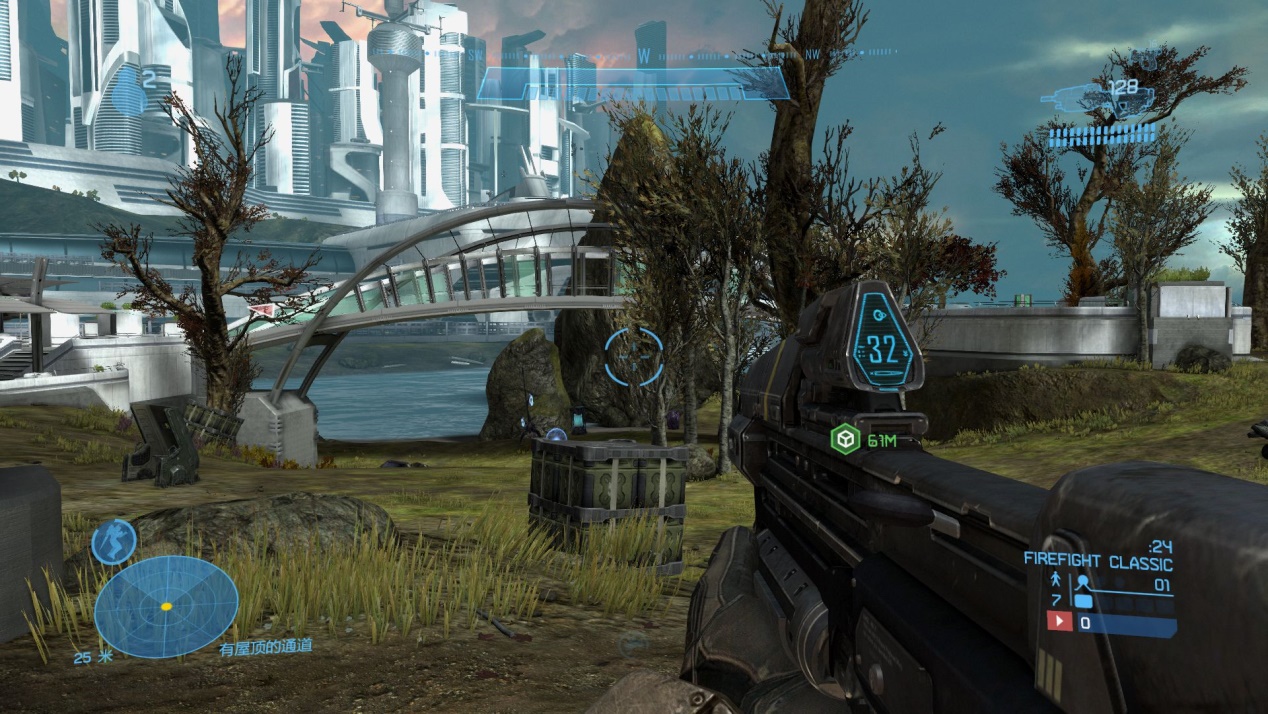The height and width of the screenshot is (714, 1268).
Task: Click the red arrow score icon
Action: click(x=1059, y=622)
